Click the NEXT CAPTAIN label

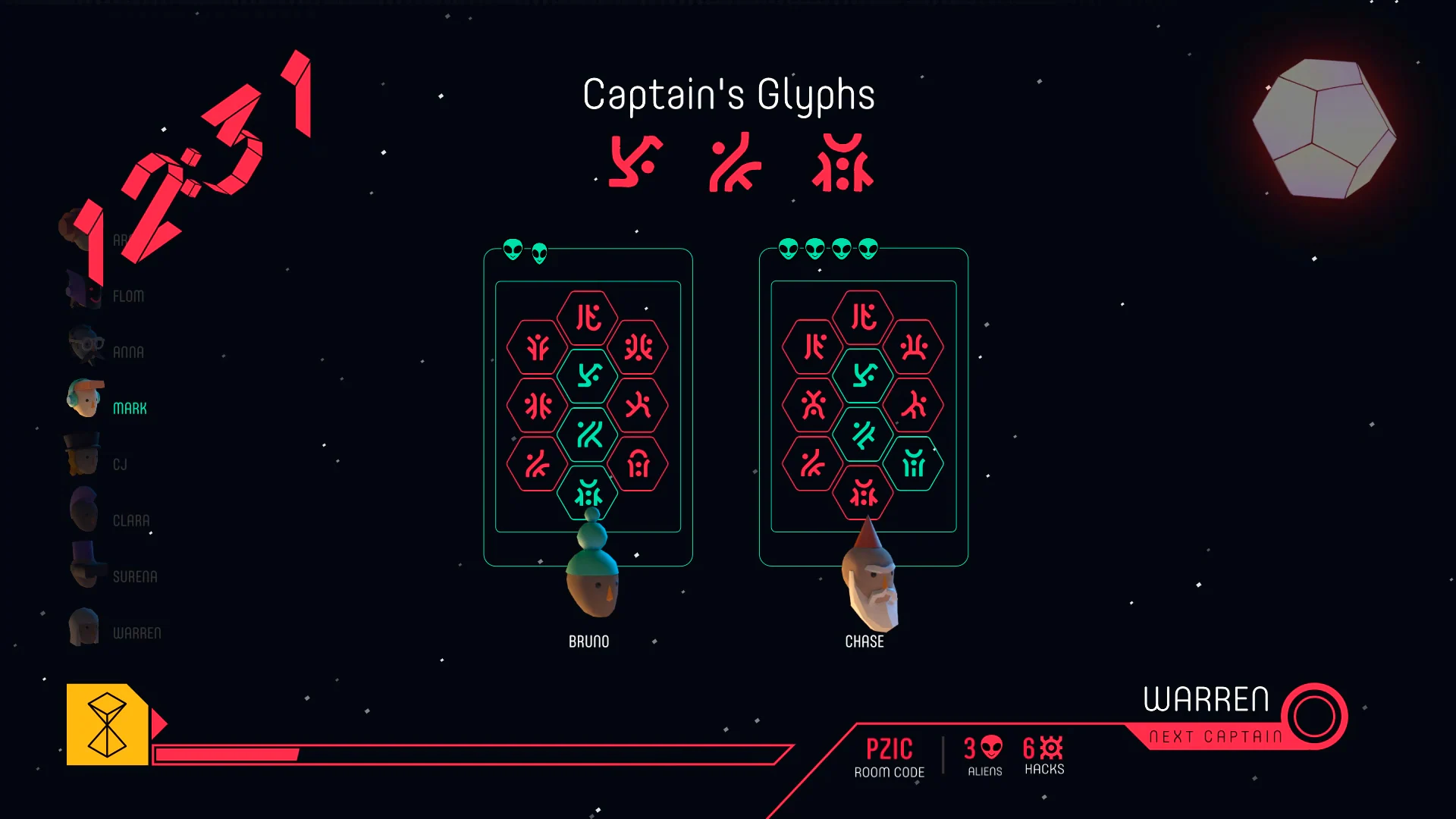[1213, 735]
